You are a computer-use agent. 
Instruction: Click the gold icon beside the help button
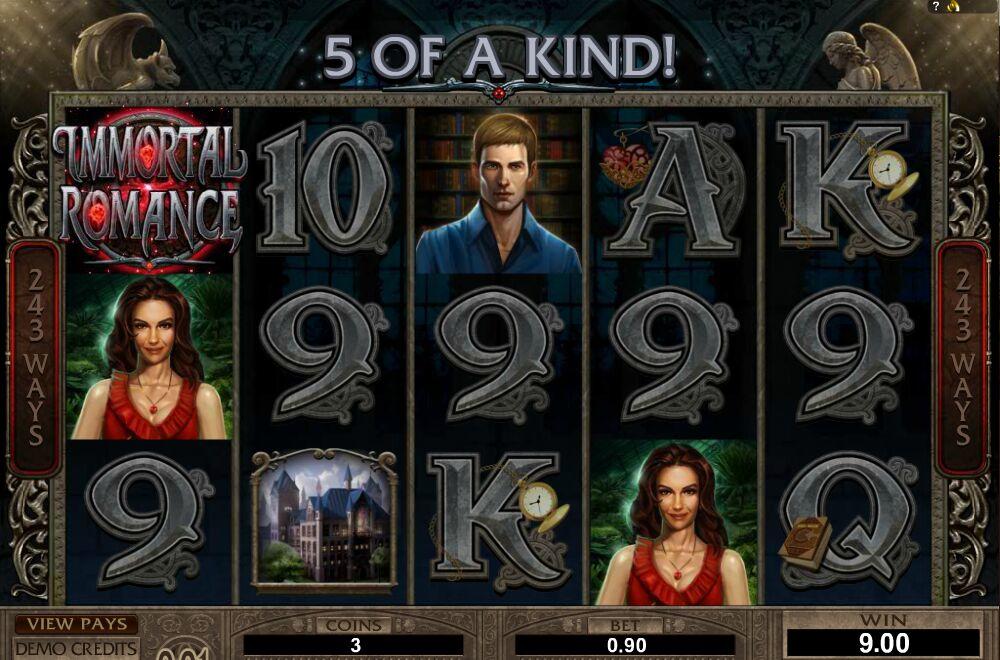[x=951, y=6]
